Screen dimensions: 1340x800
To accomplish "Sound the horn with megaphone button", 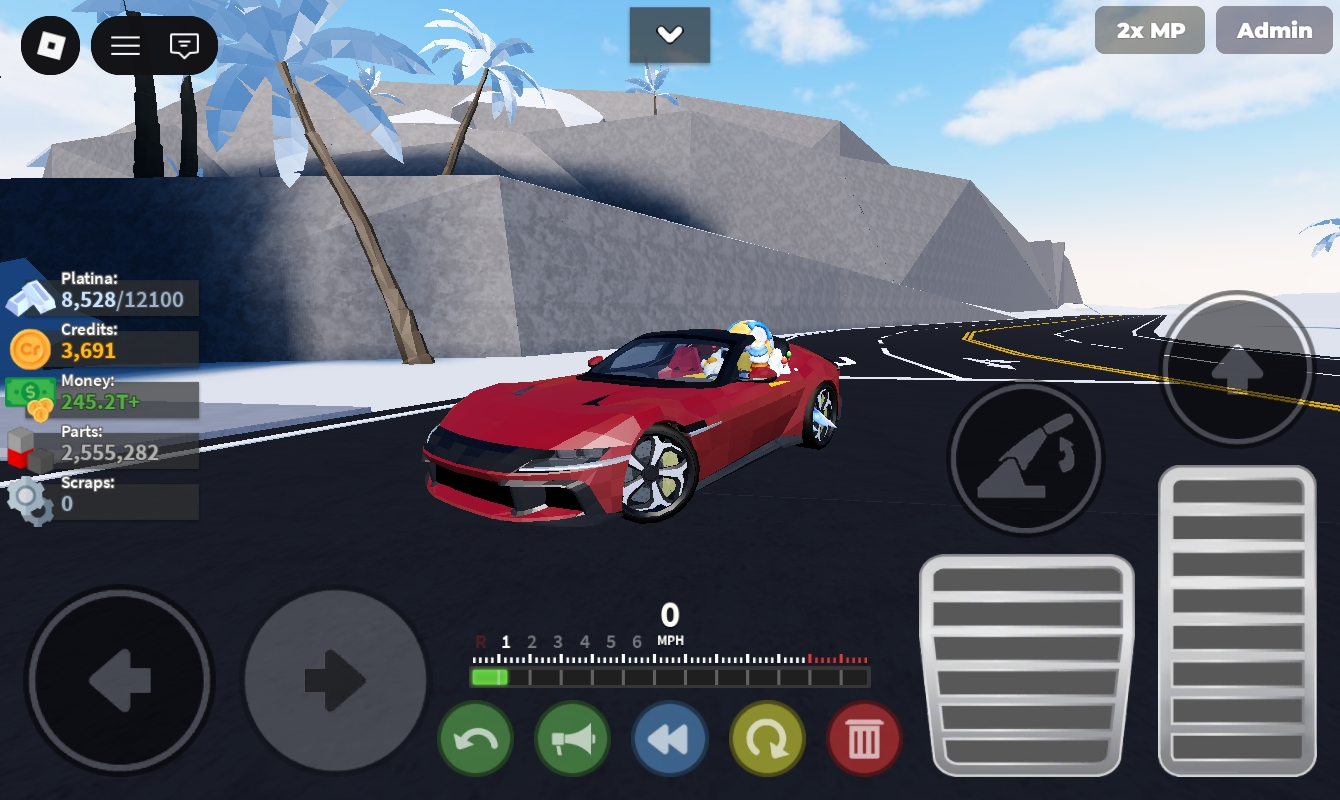I will tap(572, 740).
